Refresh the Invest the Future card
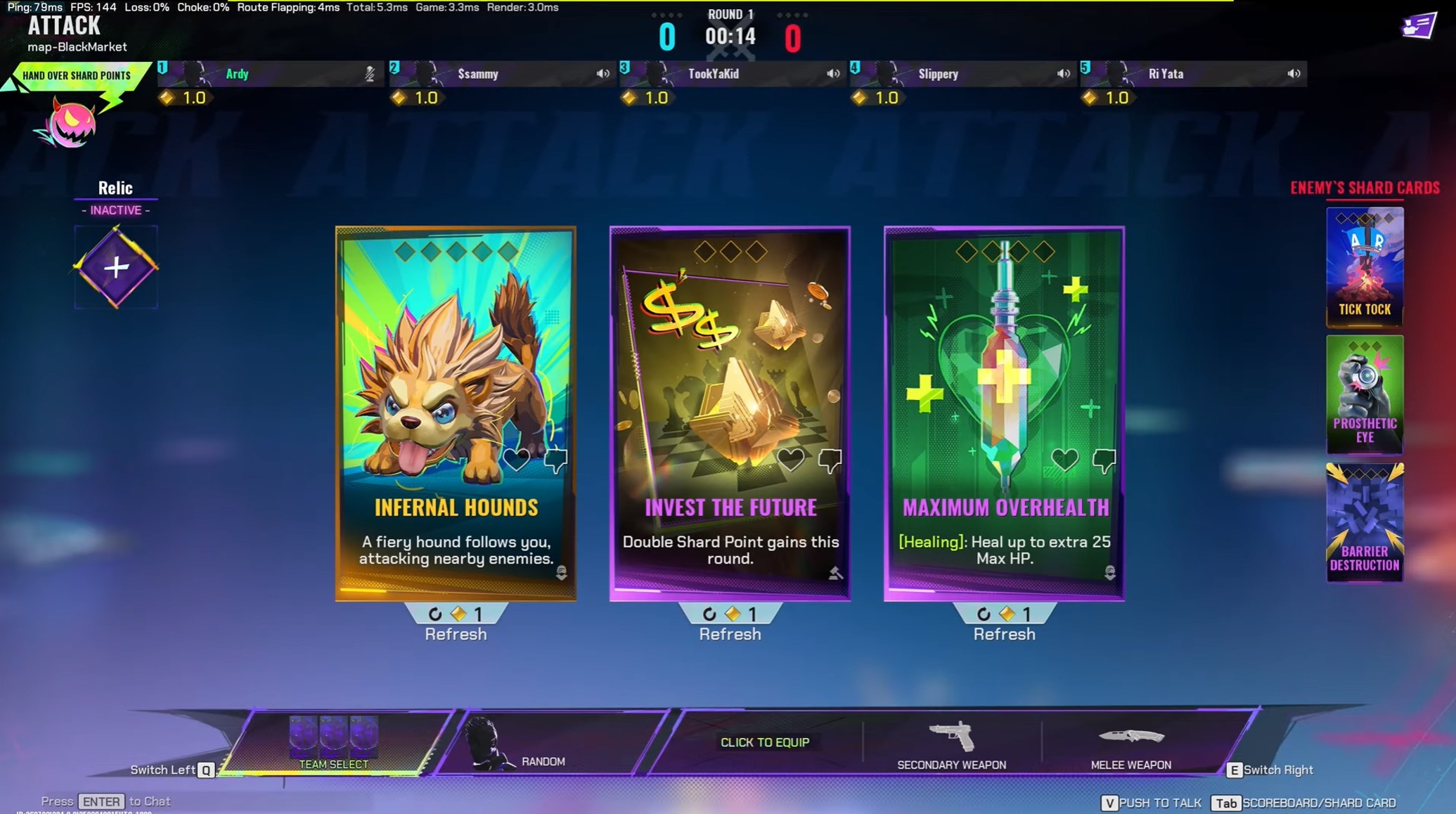The height and width of the screenshot is (814, 1456). [730, 624]
